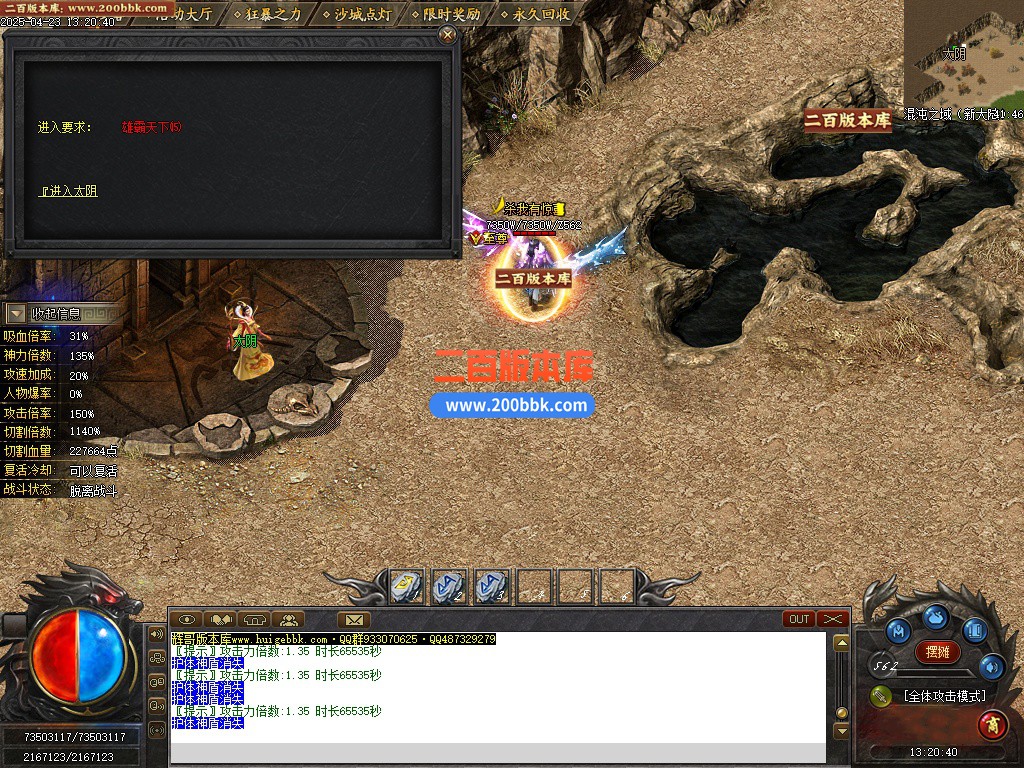Open the 沙城点灯 menu
The width and height of the screenshot is (1024, 768).
362,14
